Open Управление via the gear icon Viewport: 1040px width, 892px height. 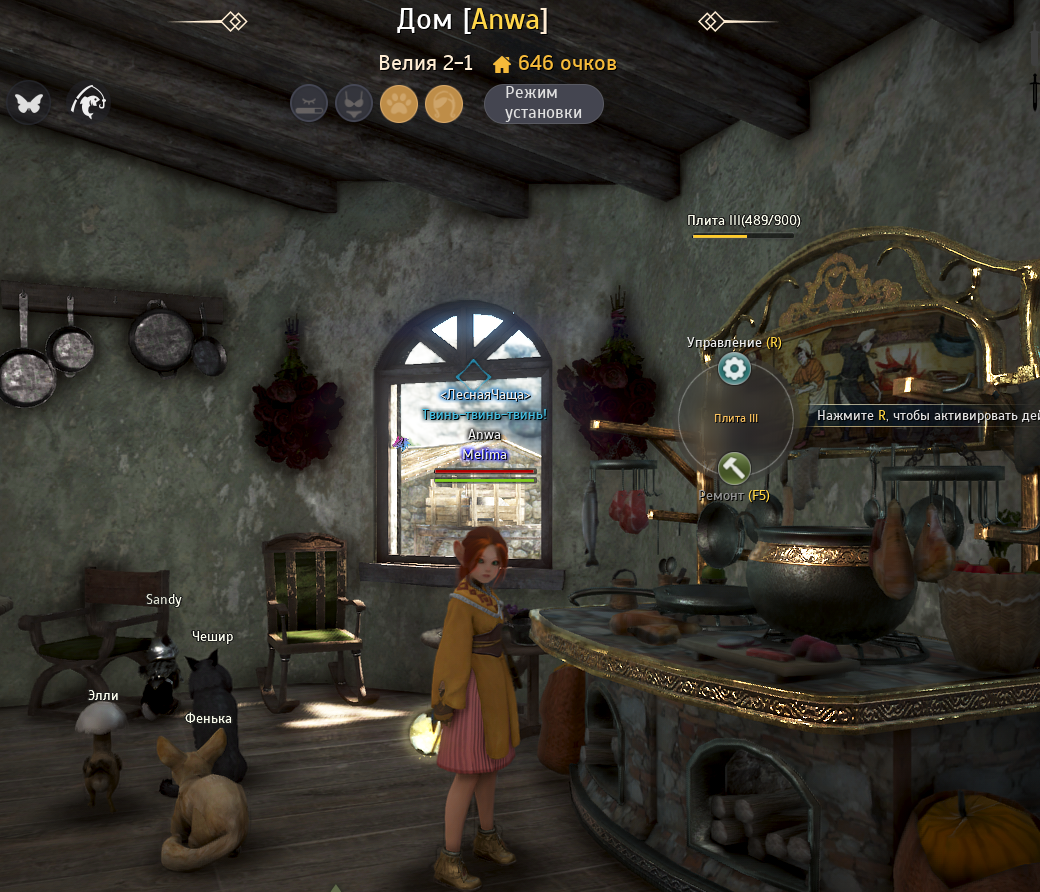click(x=735, y=370)
